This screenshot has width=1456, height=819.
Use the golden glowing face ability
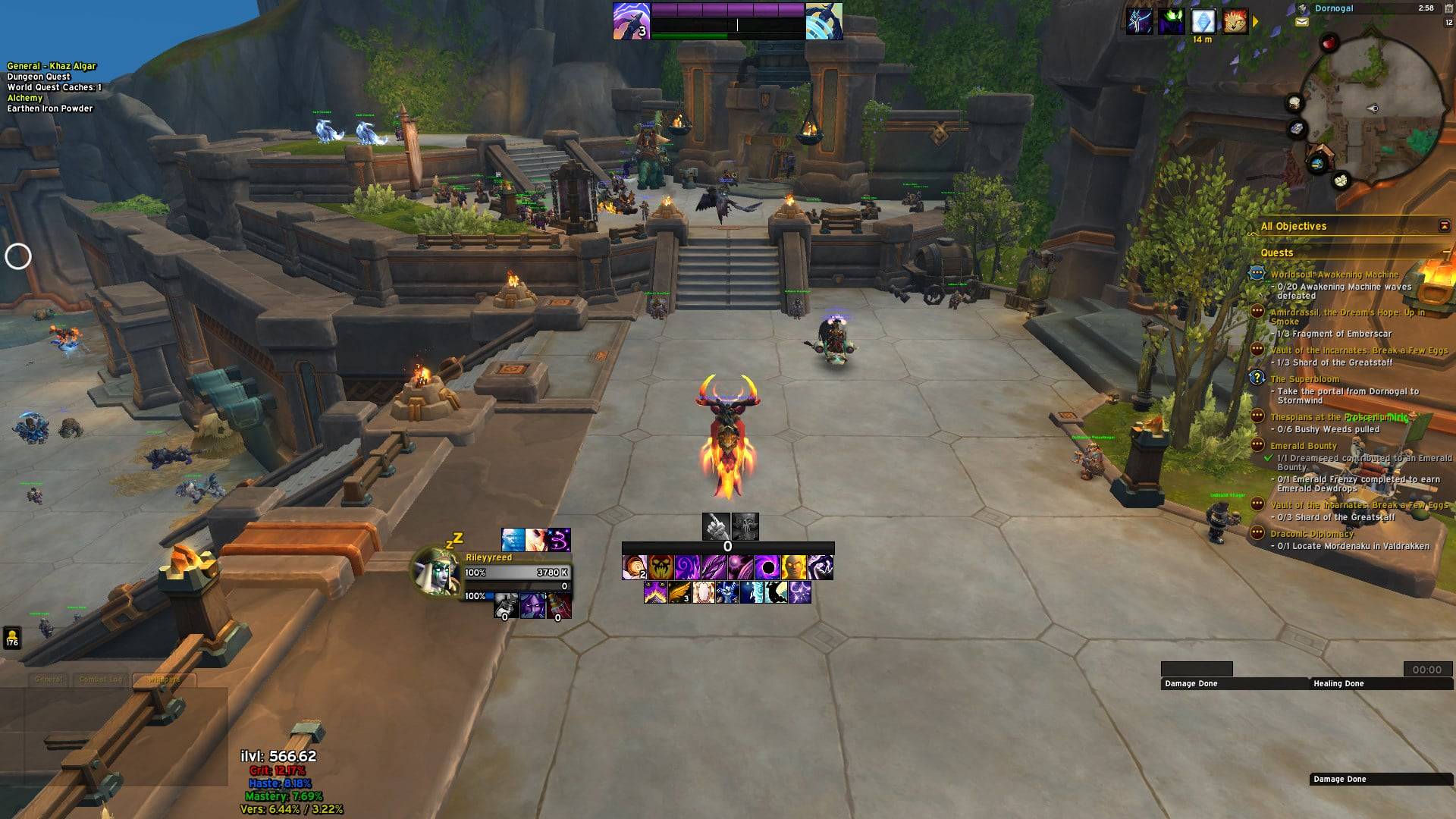794,567
